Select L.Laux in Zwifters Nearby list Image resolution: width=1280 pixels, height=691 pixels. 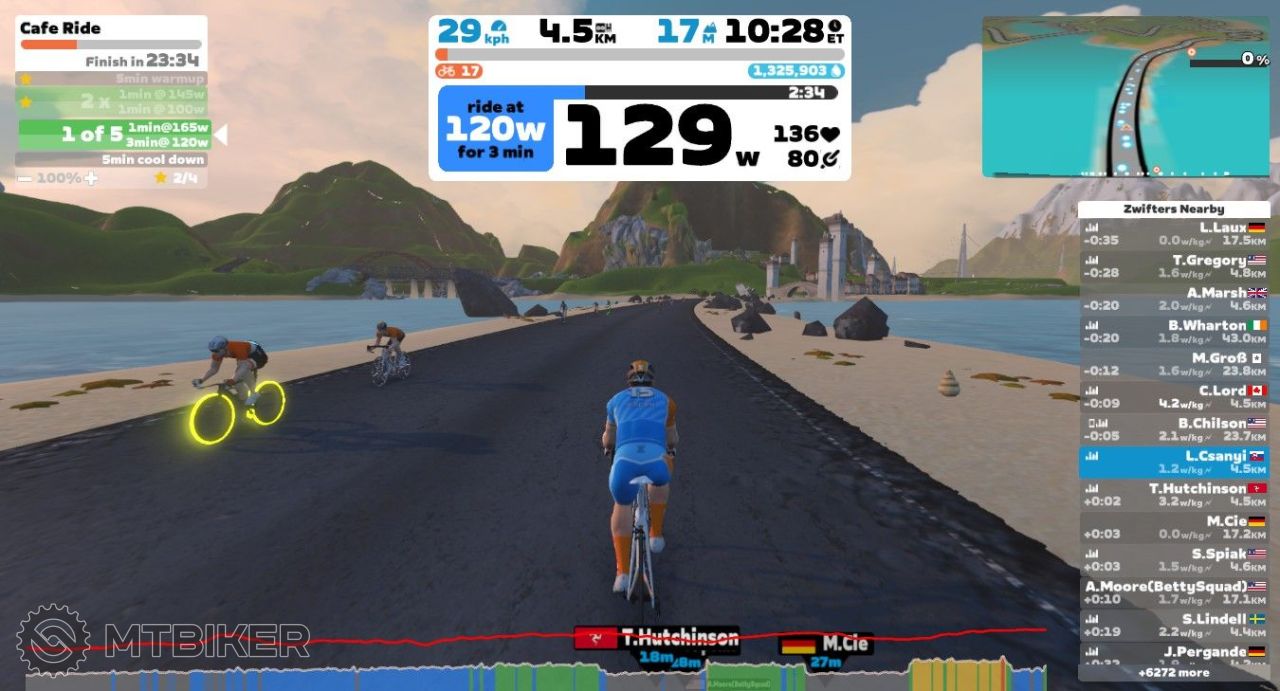(1174, 233)
